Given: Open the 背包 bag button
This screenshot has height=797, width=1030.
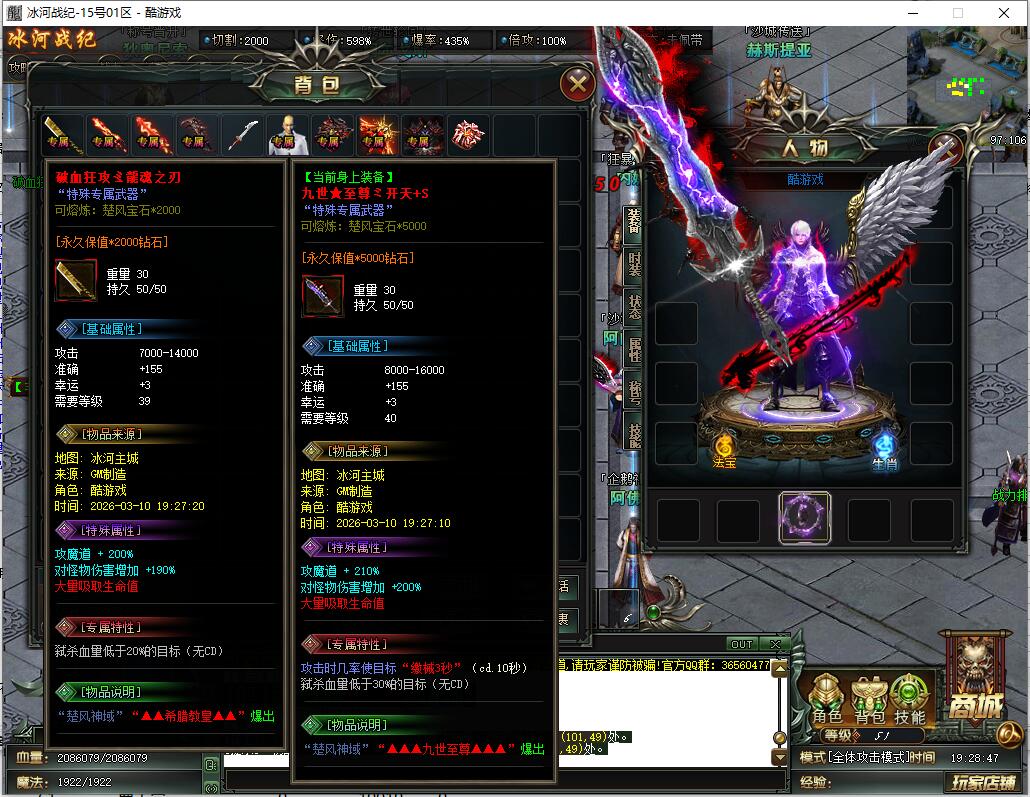Looking at the screenshot, I should (868, 699).
